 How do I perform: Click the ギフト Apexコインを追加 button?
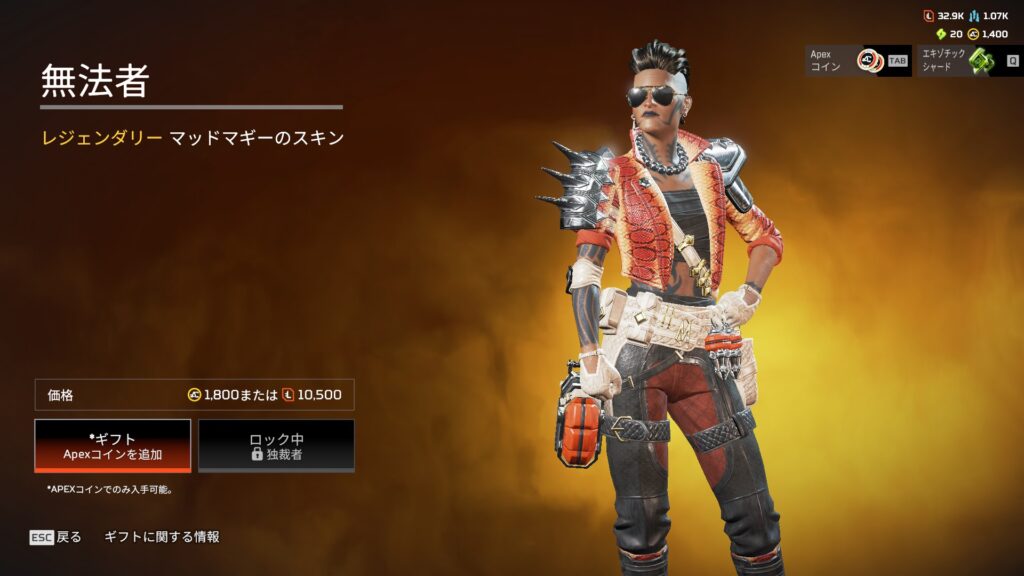click(113, 445)
